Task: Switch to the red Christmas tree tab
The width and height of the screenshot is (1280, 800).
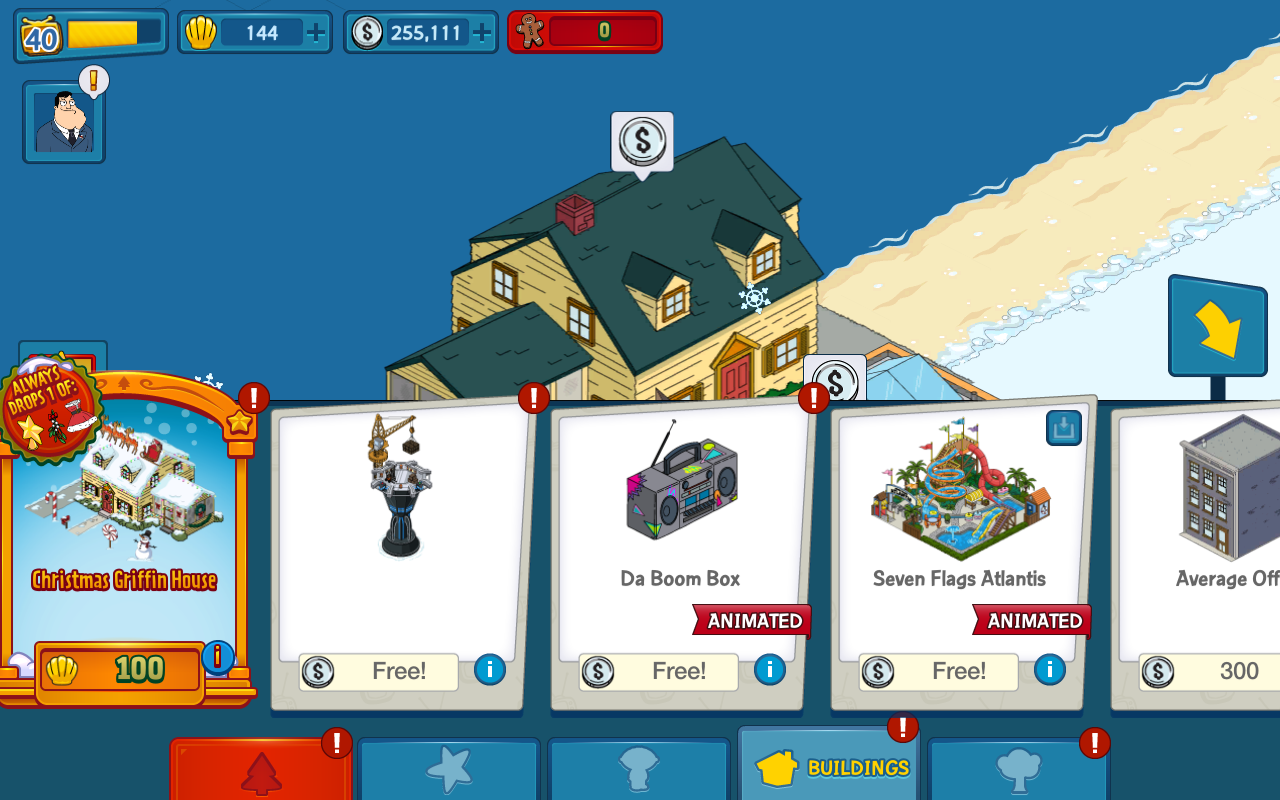Action: pyautogui.click(x=261, y=771)
